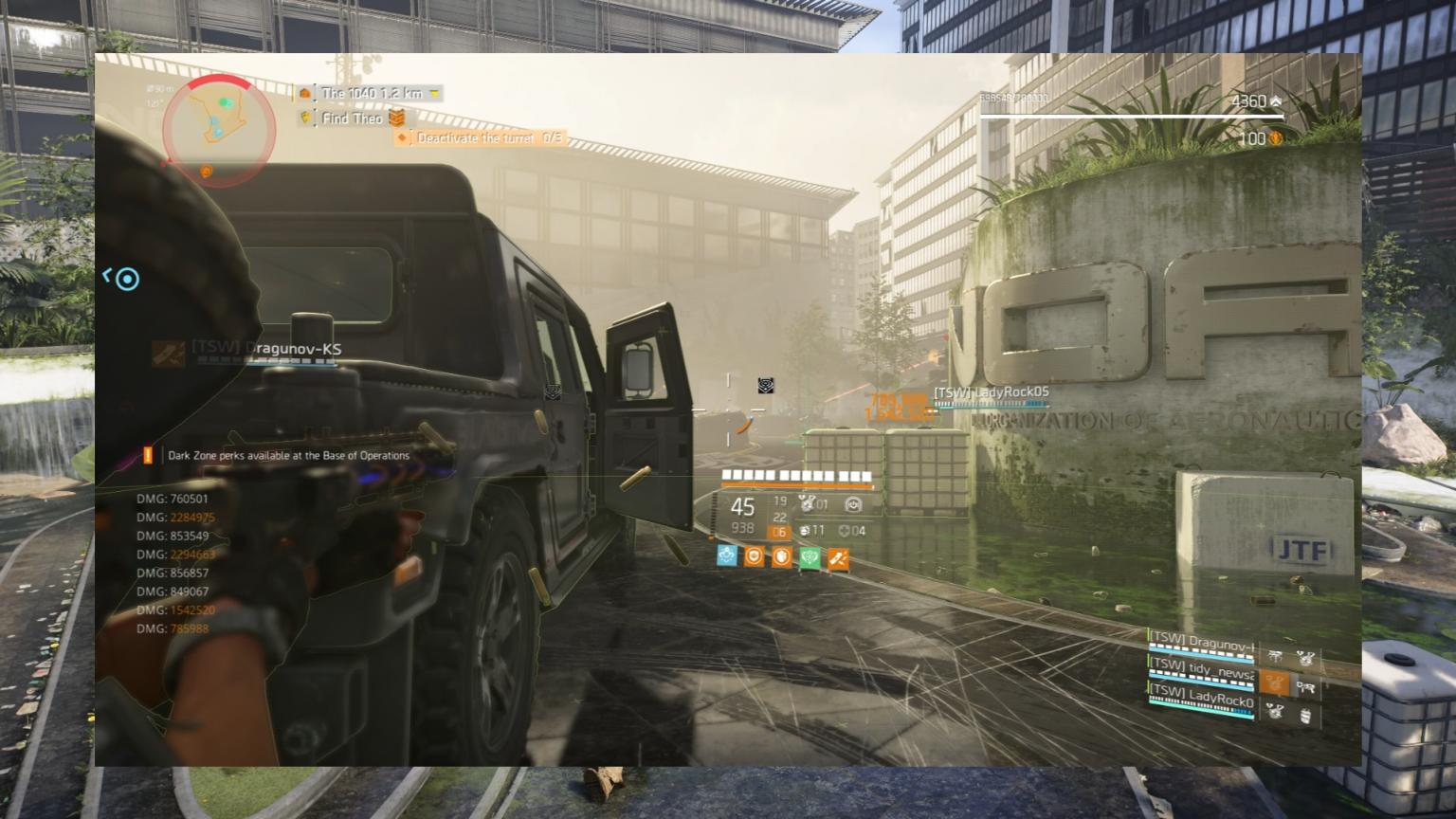Click tidy_news's highlighted orange skill icon
This screenshot has height=819, width=1456.
pos(1275,682)
